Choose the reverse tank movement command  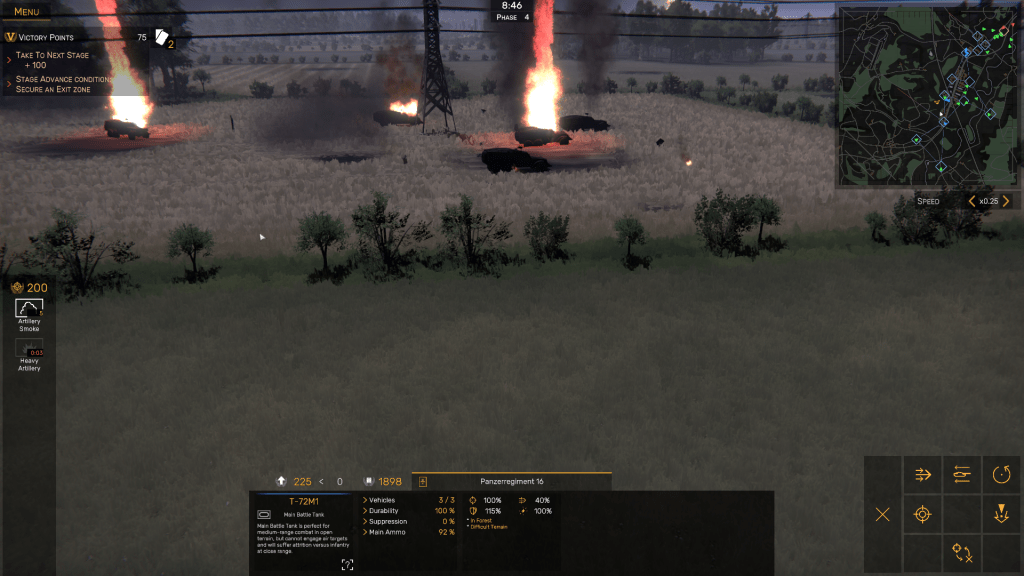[962, 475]
